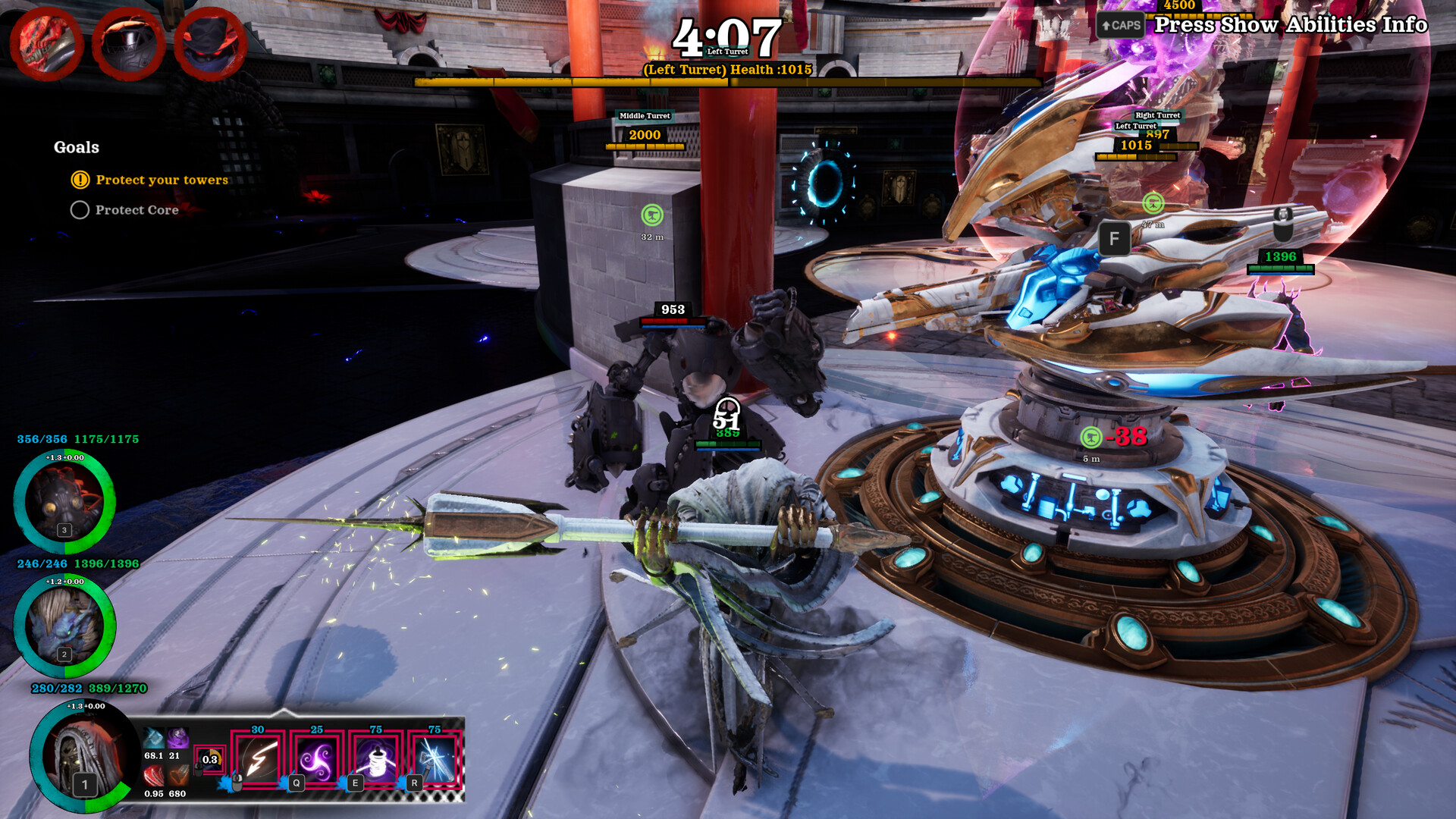Screen dimensions: 1456x819
Task: Select the red skull enemy portrait
Action: [46, 43]
